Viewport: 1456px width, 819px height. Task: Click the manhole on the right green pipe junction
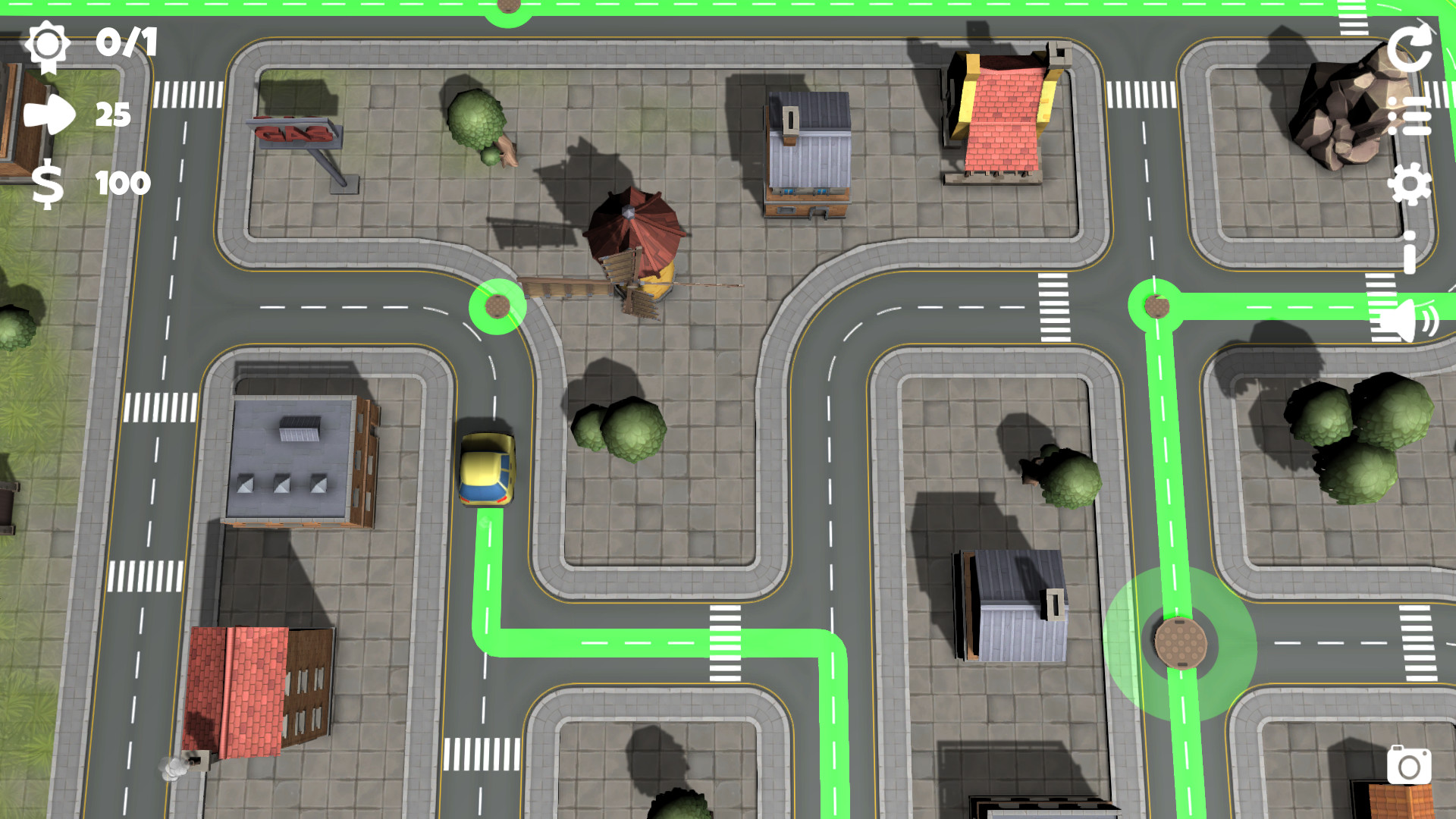(x=1157, y=306)
